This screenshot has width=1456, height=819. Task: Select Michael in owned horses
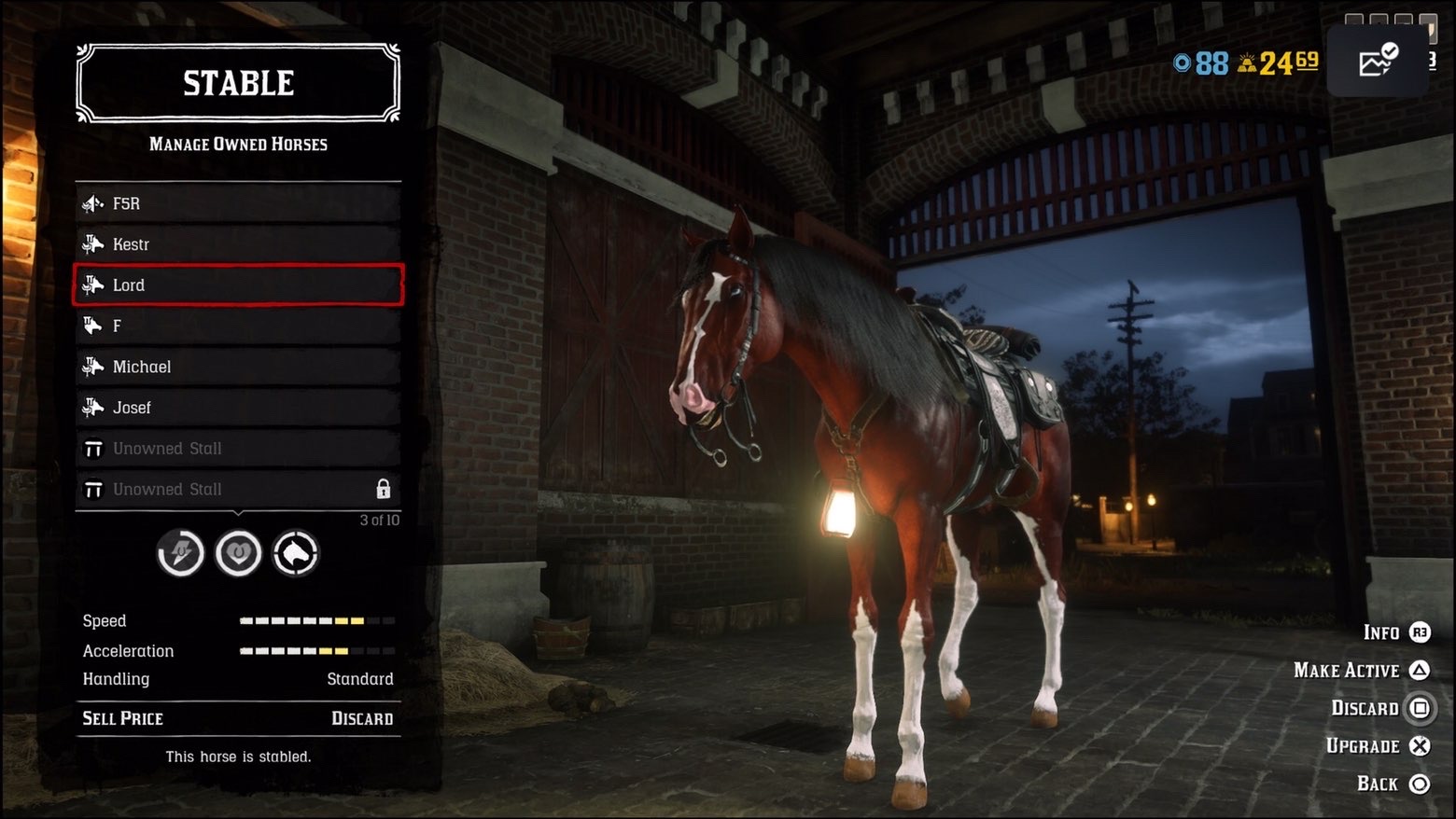coord(238,367)
